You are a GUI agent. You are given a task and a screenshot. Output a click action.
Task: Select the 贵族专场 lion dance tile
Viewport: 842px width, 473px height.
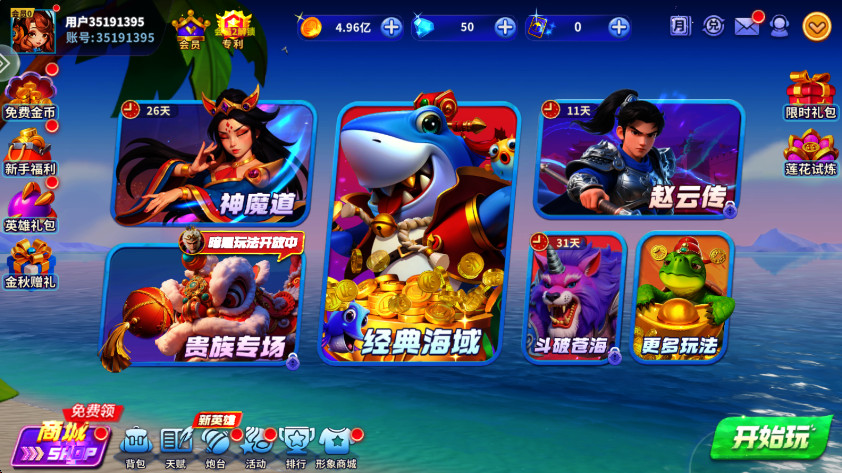(203, 305)
